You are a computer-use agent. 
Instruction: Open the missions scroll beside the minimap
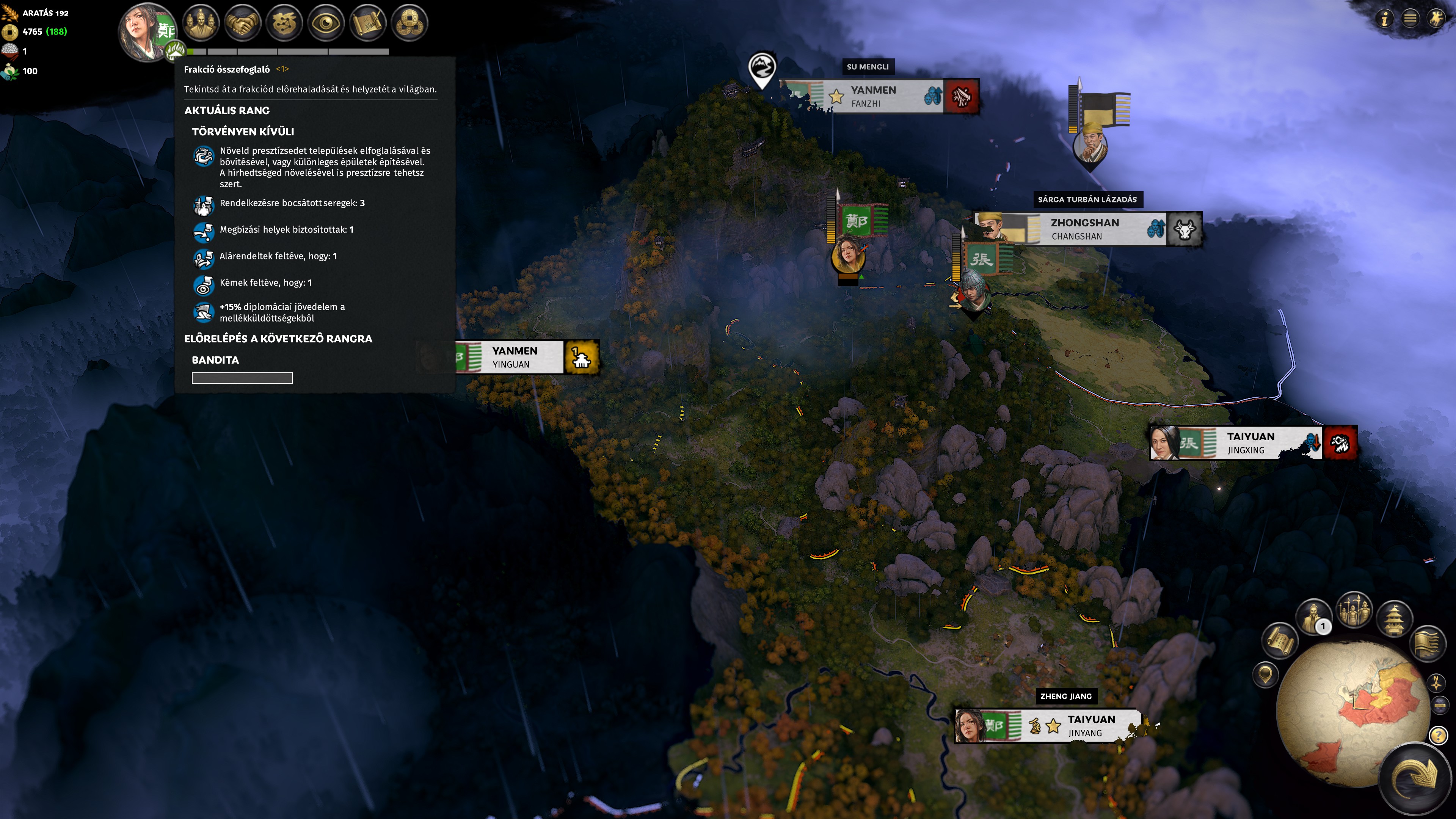pos(1279,641)
